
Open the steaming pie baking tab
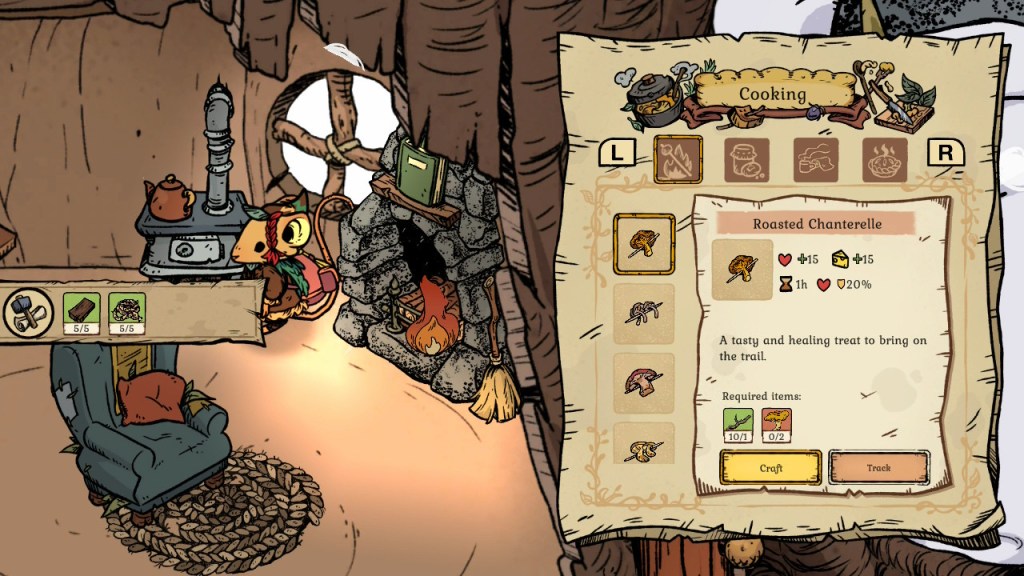pyautogui.click(x=885, y=159)
